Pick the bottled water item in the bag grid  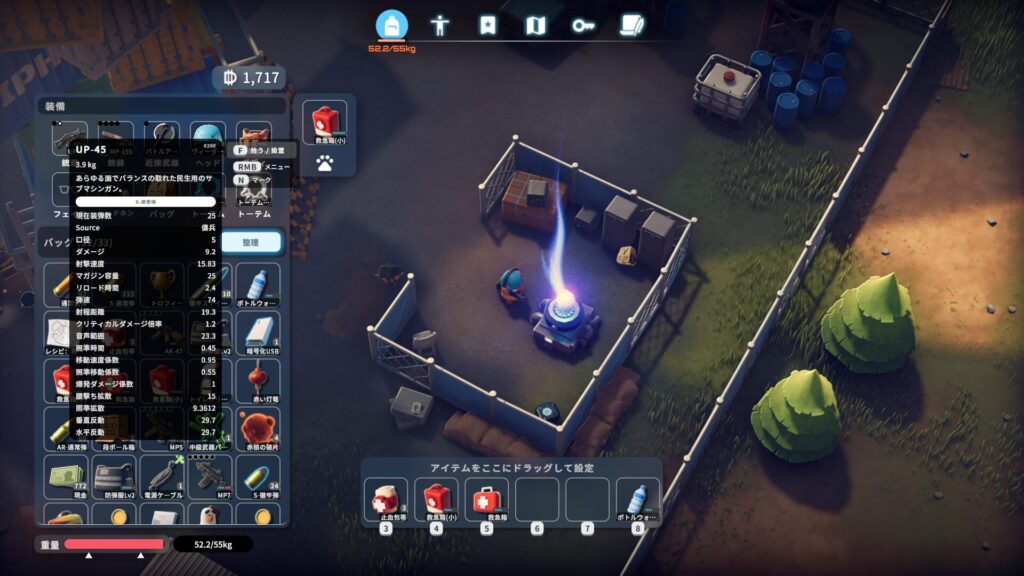[258, 285]
